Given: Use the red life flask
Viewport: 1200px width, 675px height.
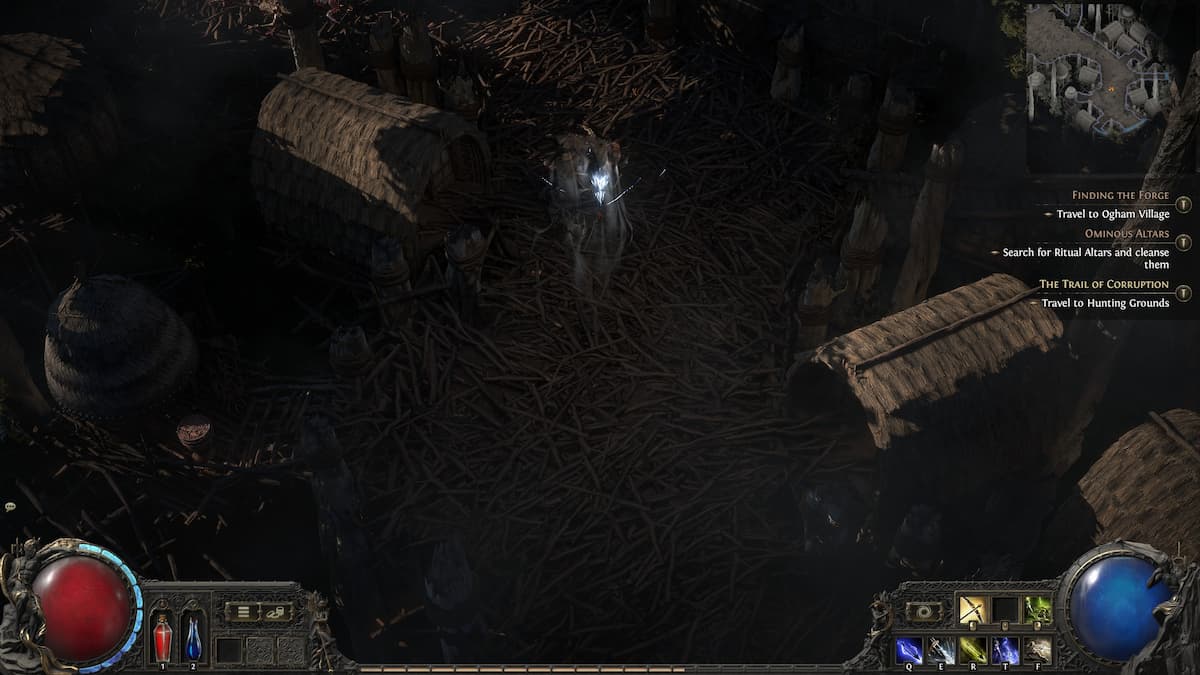Looking at the screenshot, I should [162, 637].
